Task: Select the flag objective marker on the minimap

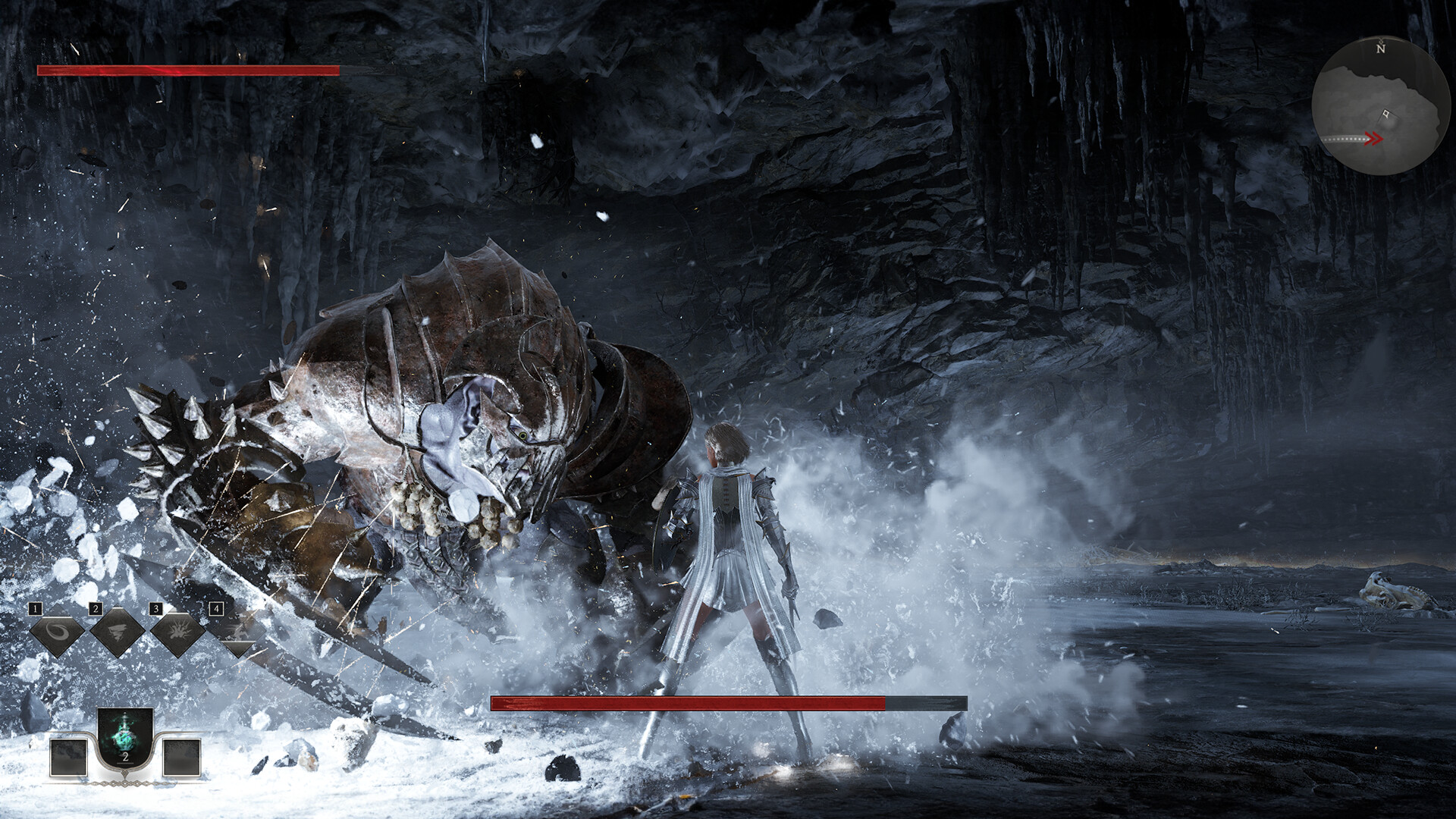Action: (1386, 112)
